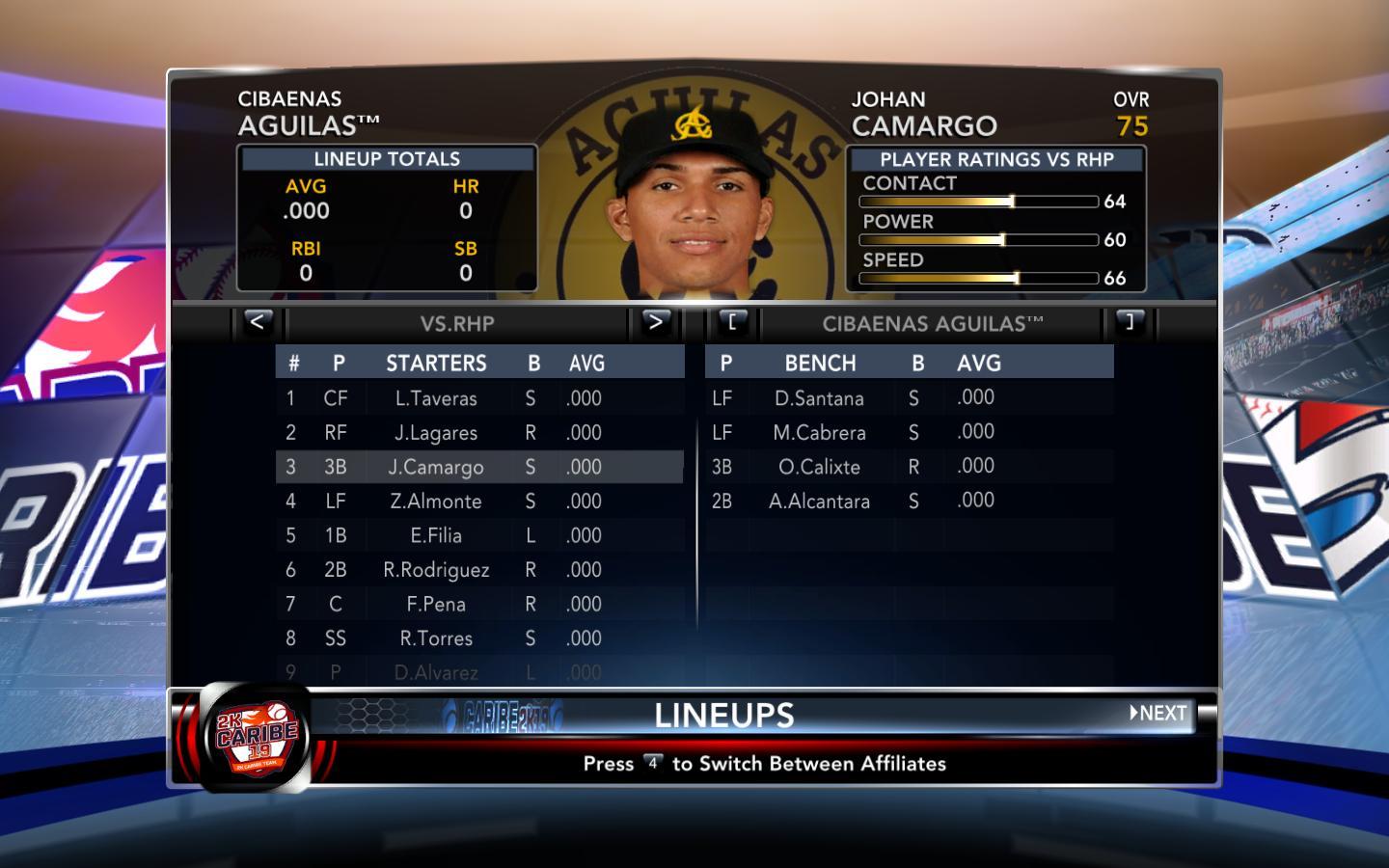The width and height of the screenshot is (1389, 868).
Task: Pick A.Alcantara from the bench
Action: click(x=819, y=502)
